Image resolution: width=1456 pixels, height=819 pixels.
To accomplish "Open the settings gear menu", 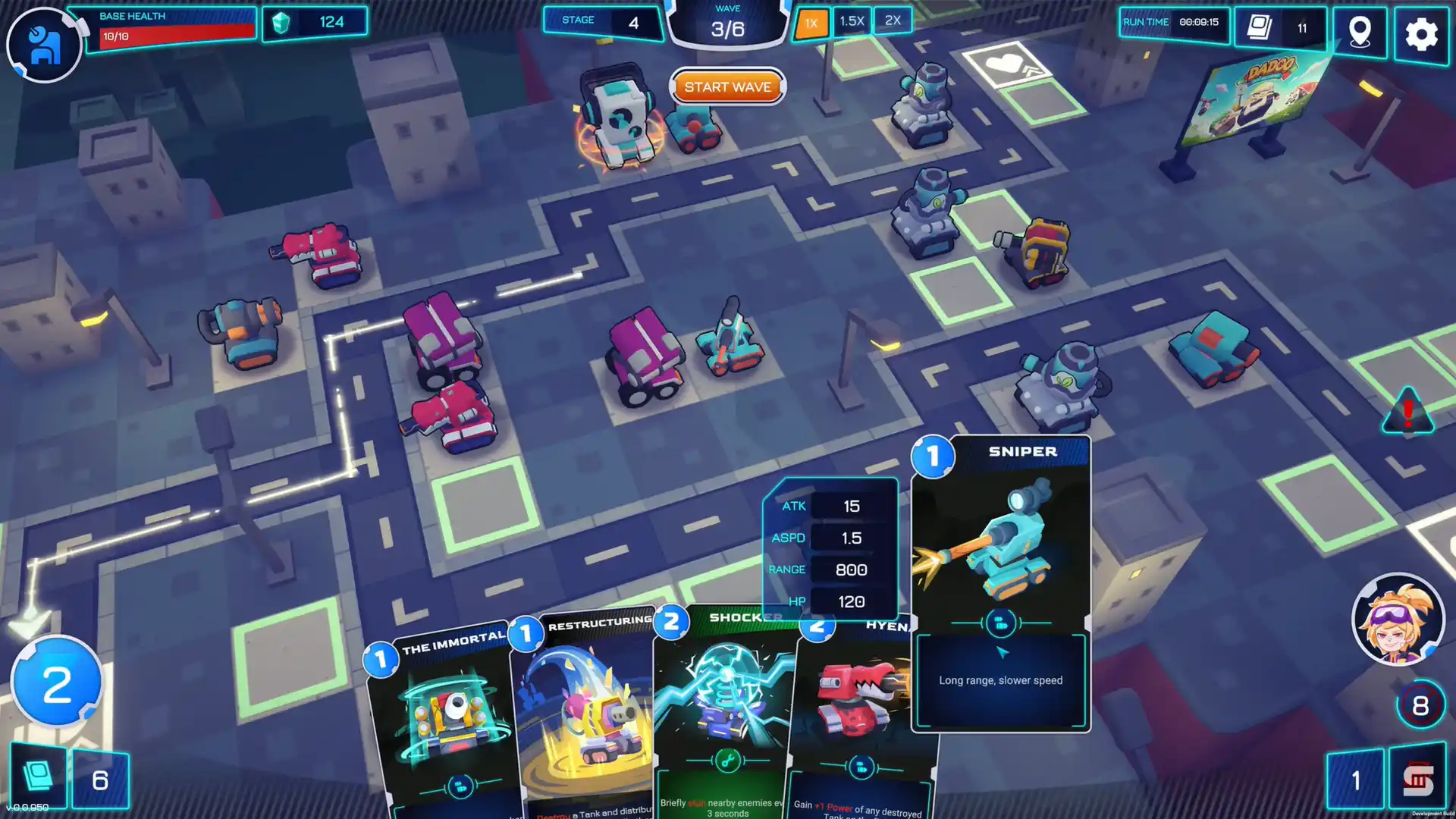I will coord(1421,34).
